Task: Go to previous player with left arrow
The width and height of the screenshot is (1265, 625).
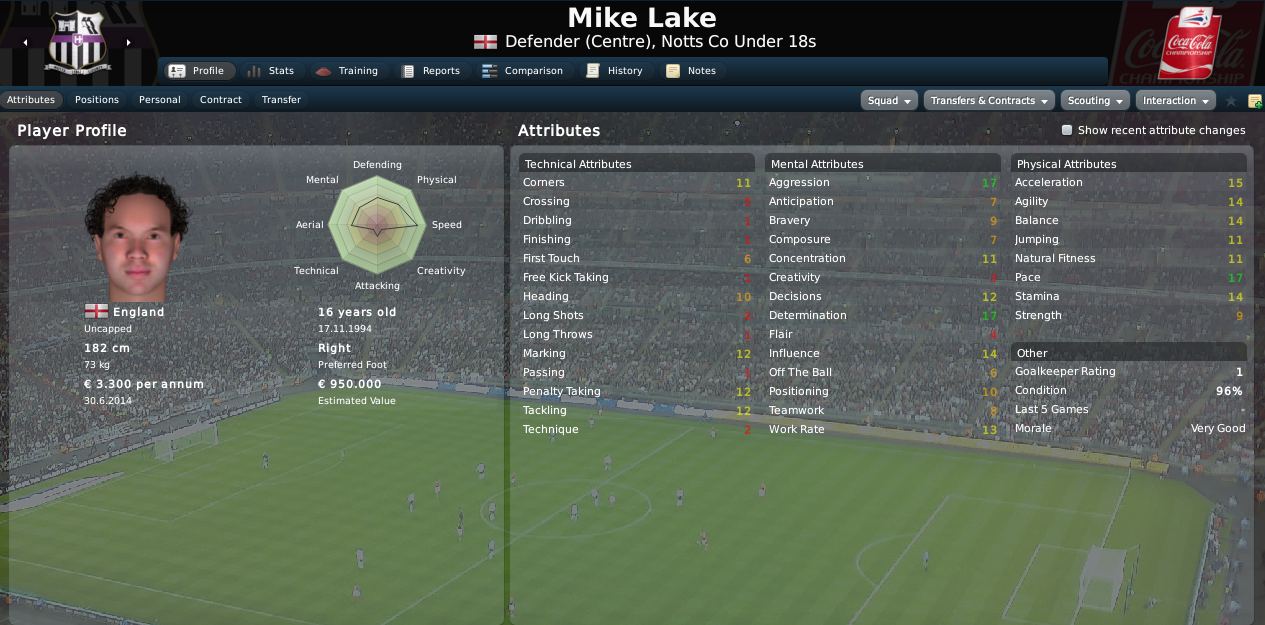Action: [25, 43]
